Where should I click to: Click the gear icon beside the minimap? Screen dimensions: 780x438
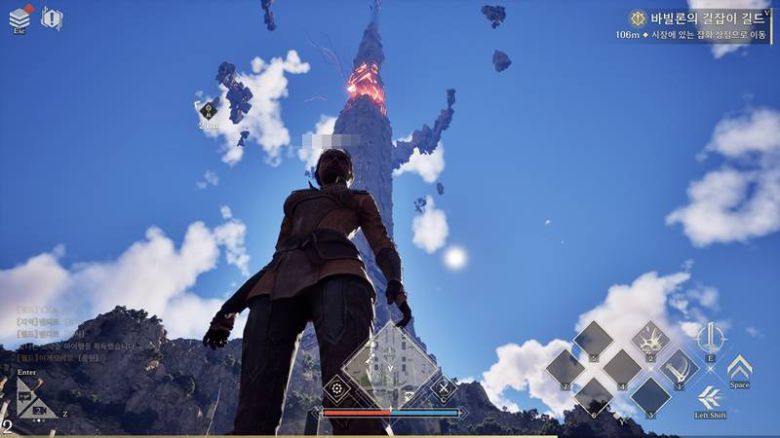(338, 388)
